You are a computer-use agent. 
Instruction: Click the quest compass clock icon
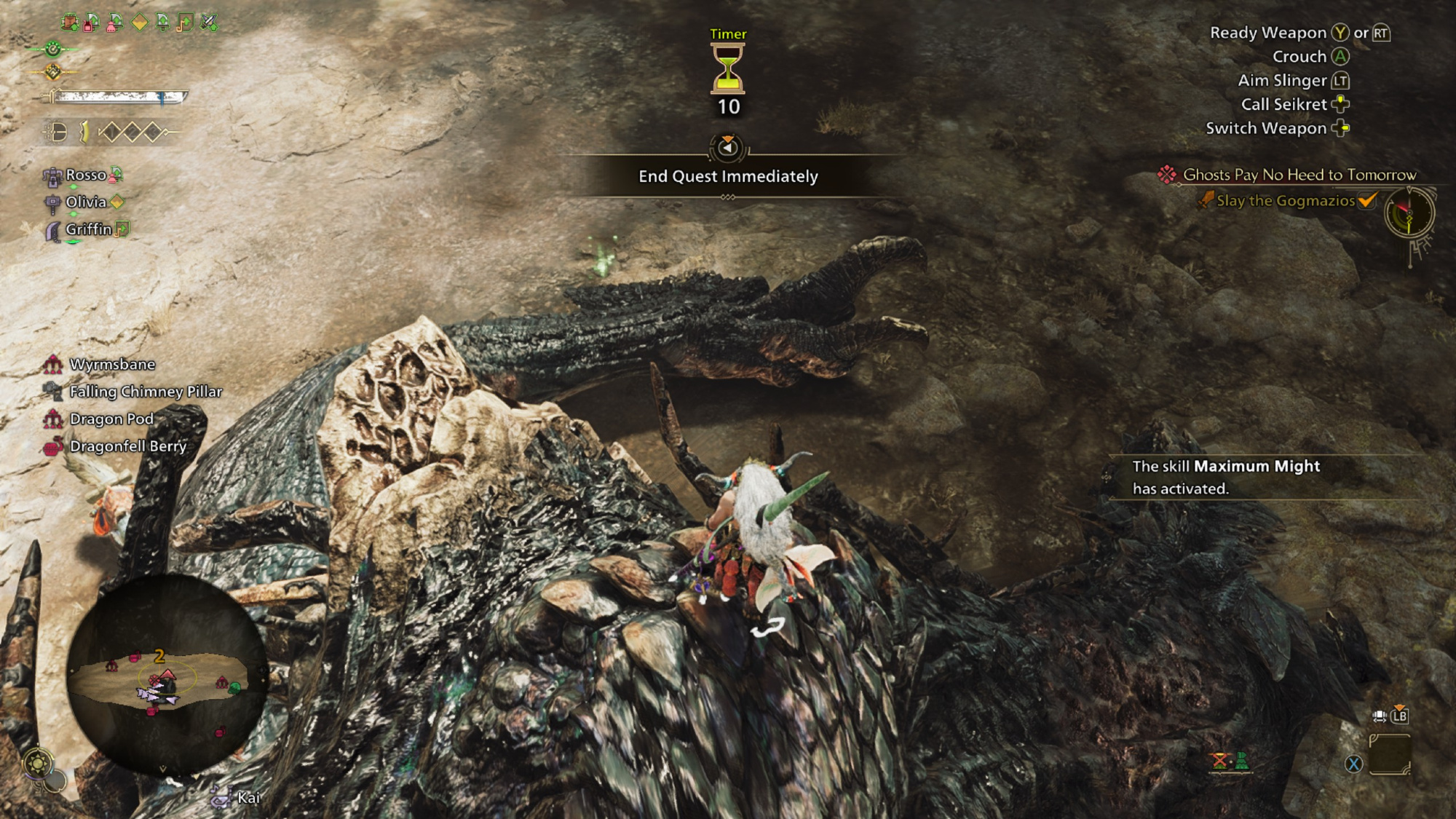1409,213
